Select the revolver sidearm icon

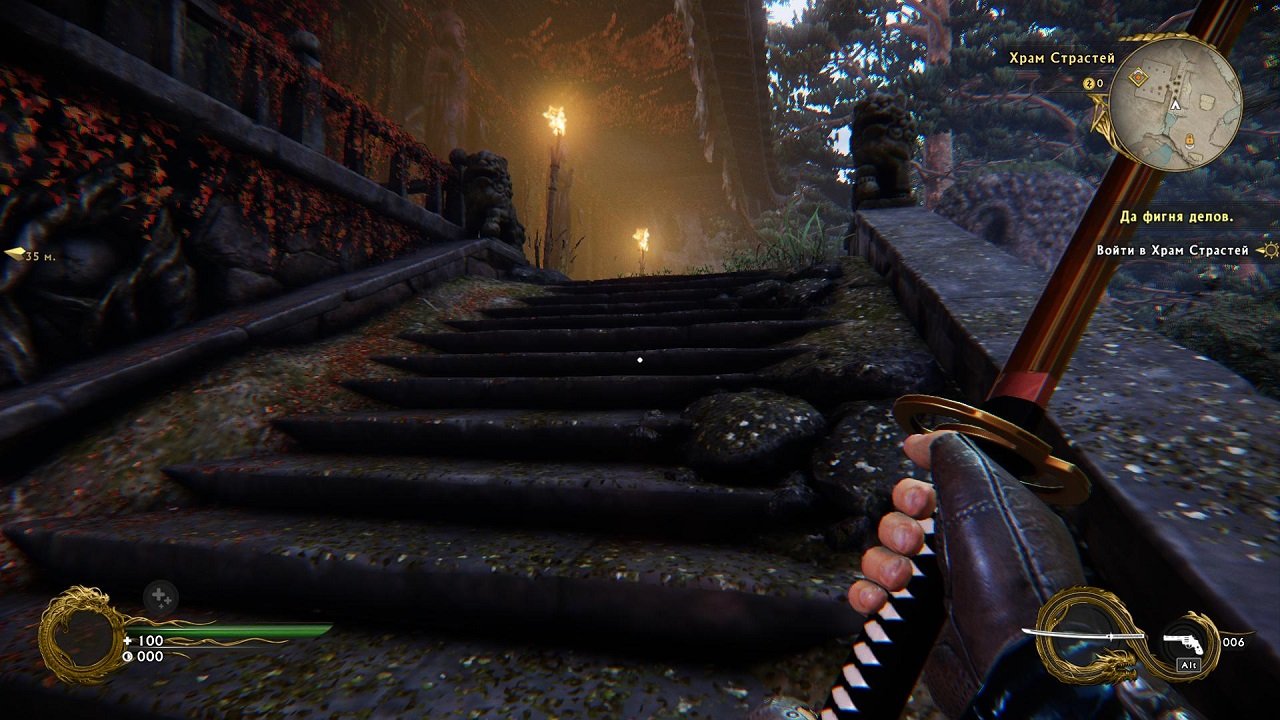point(1183,643)
